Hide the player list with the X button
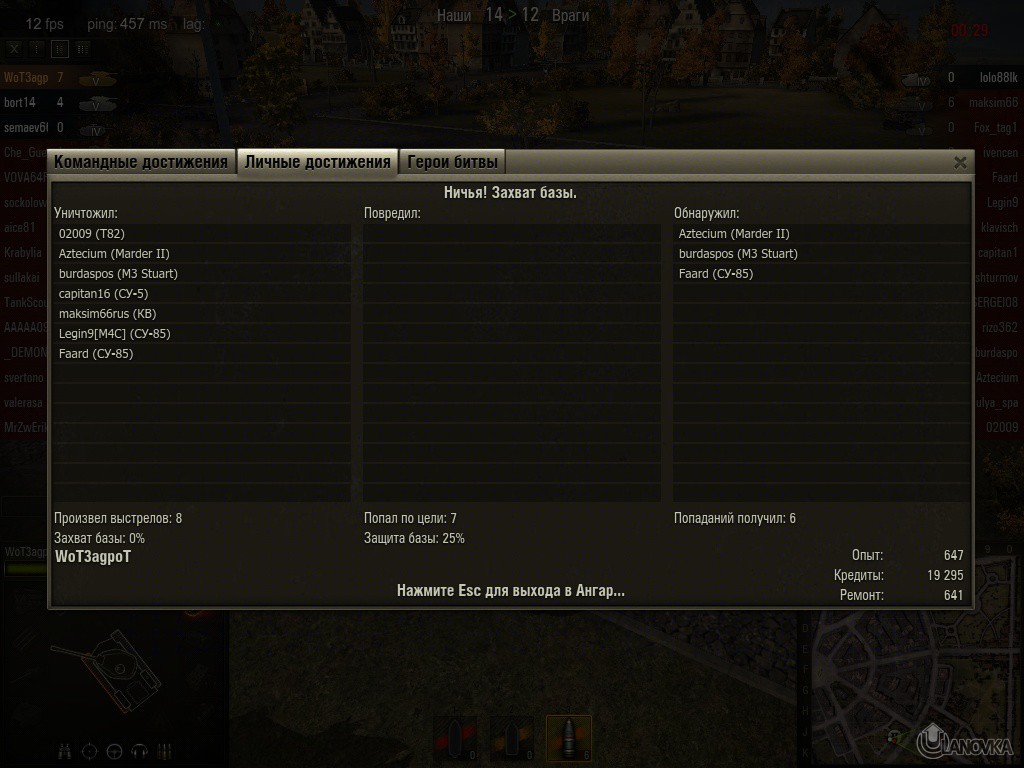The height and width of the screenshot is (768, 1024). (14, 48)
